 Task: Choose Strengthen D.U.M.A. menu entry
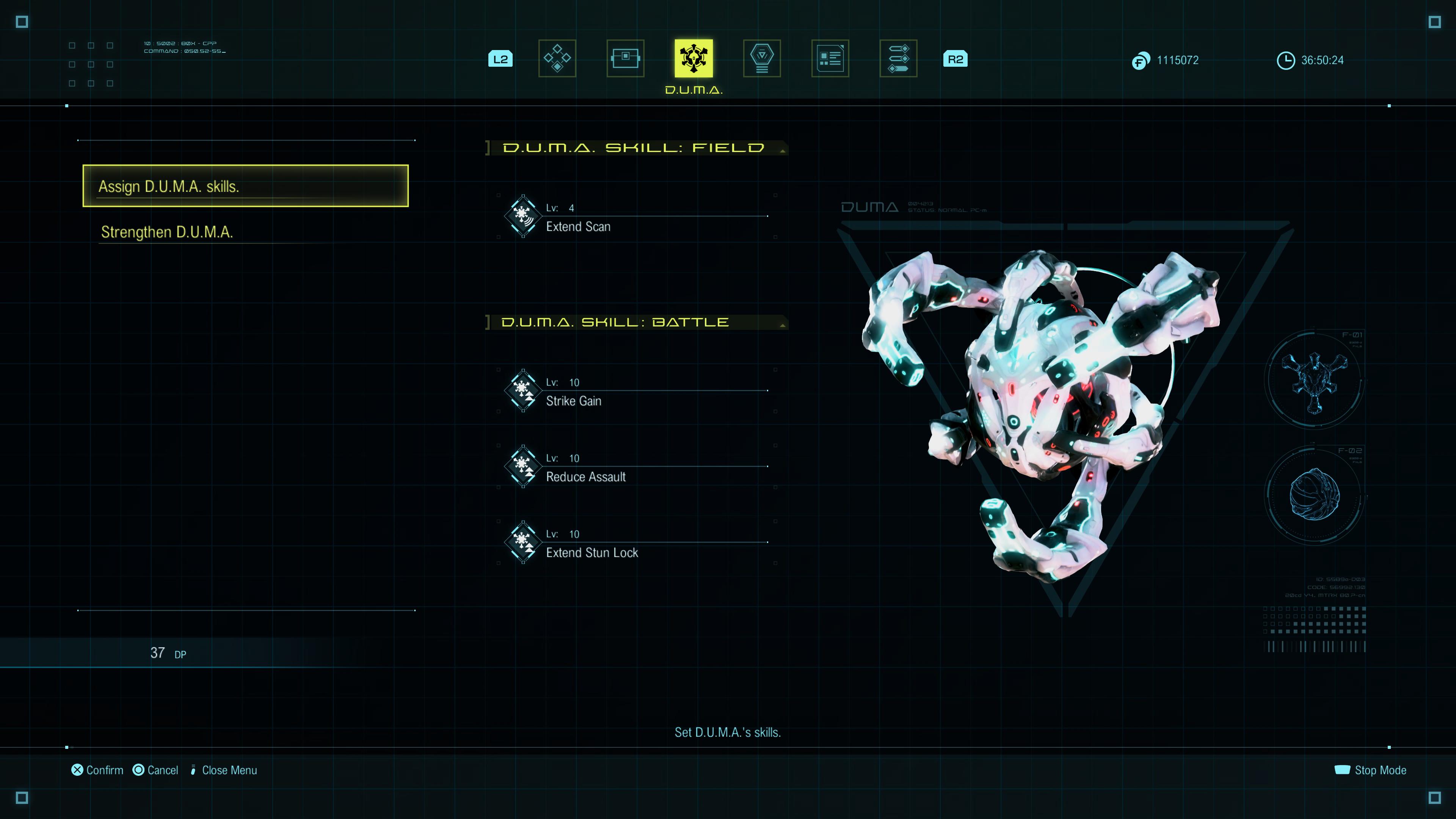167,232
